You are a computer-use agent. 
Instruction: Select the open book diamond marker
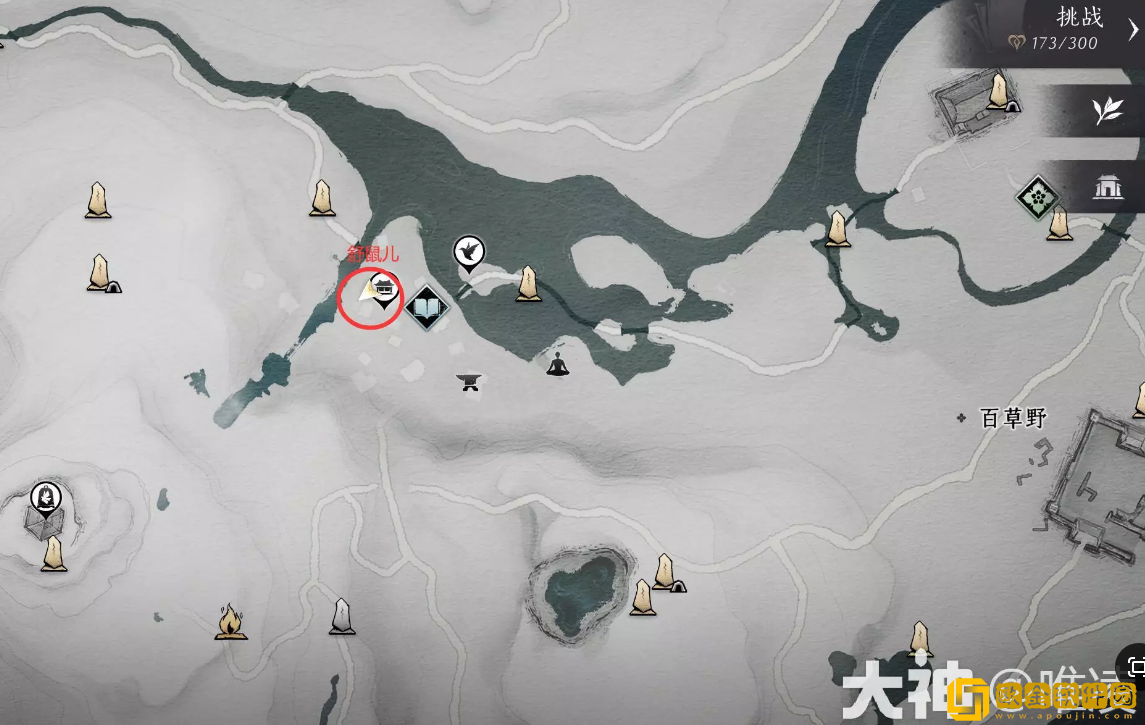coord(427,307)
